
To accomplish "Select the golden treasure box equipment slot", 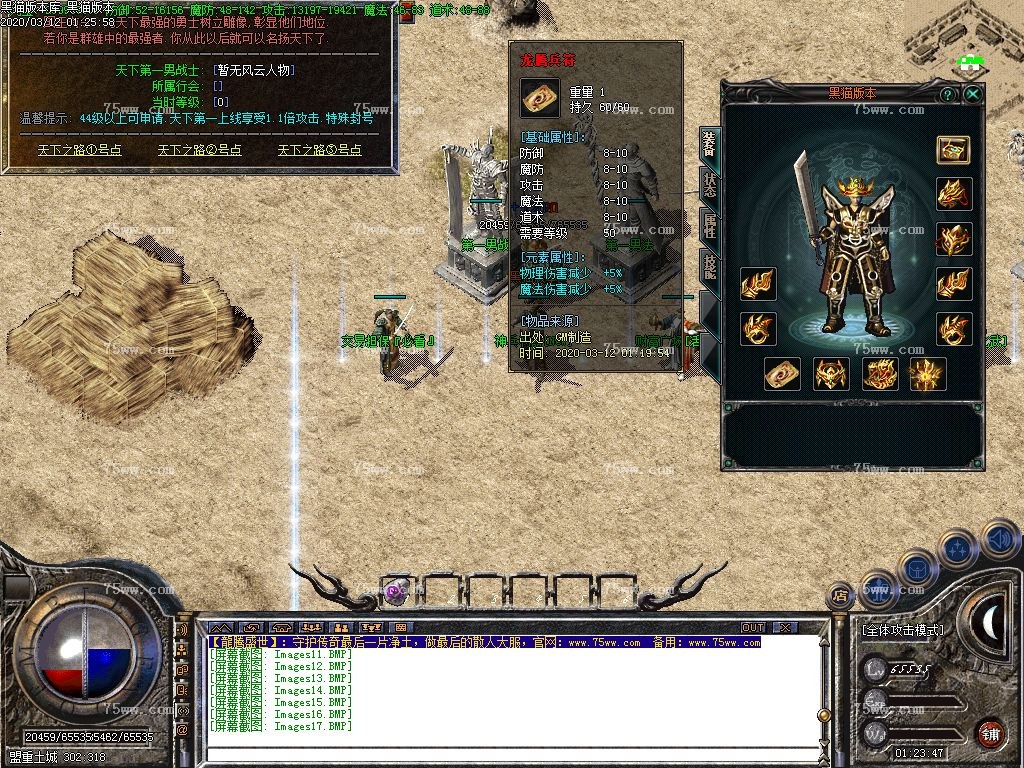I will 953,150.
